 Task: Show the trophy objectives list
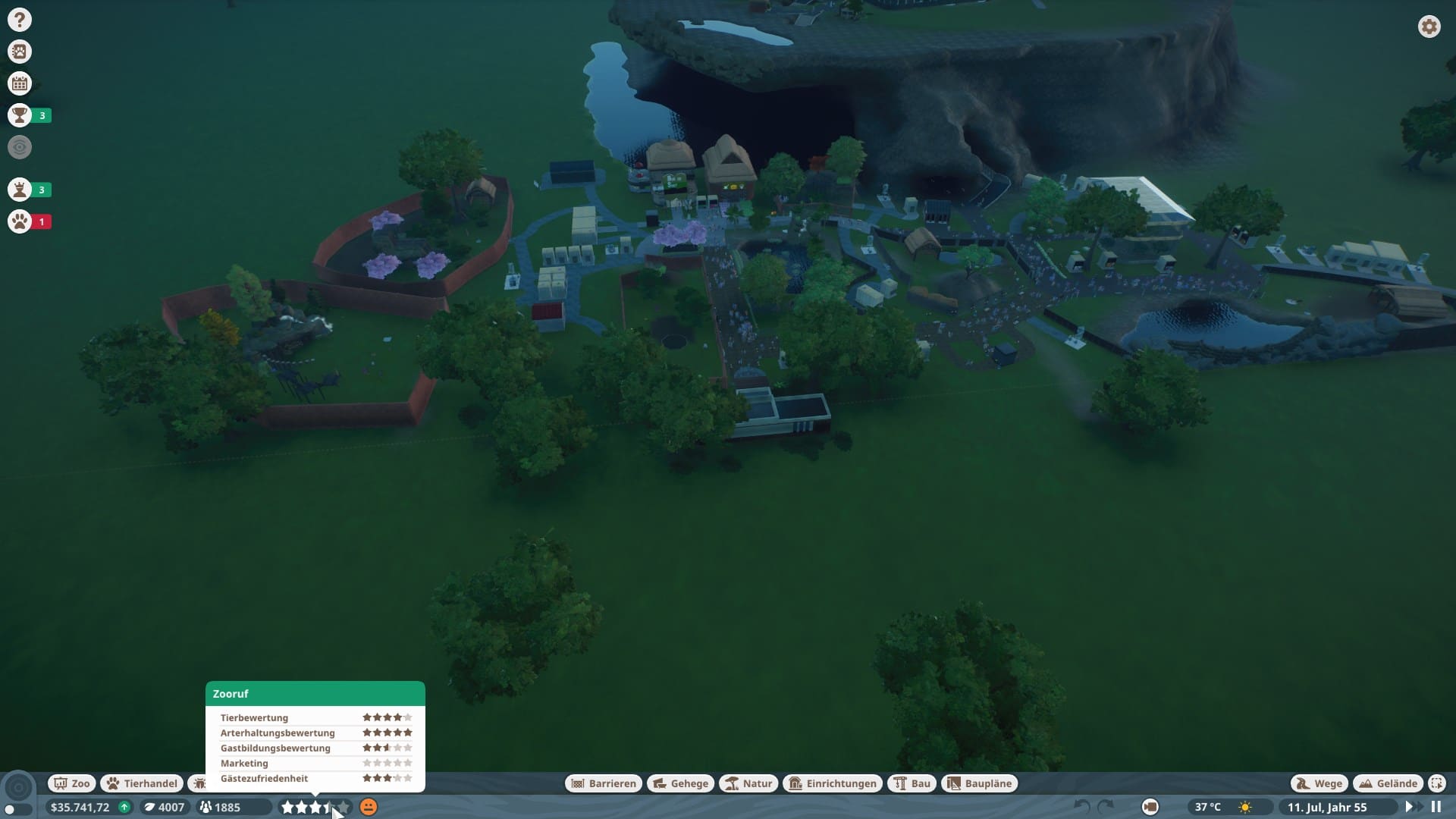click(x=20, y=115)
